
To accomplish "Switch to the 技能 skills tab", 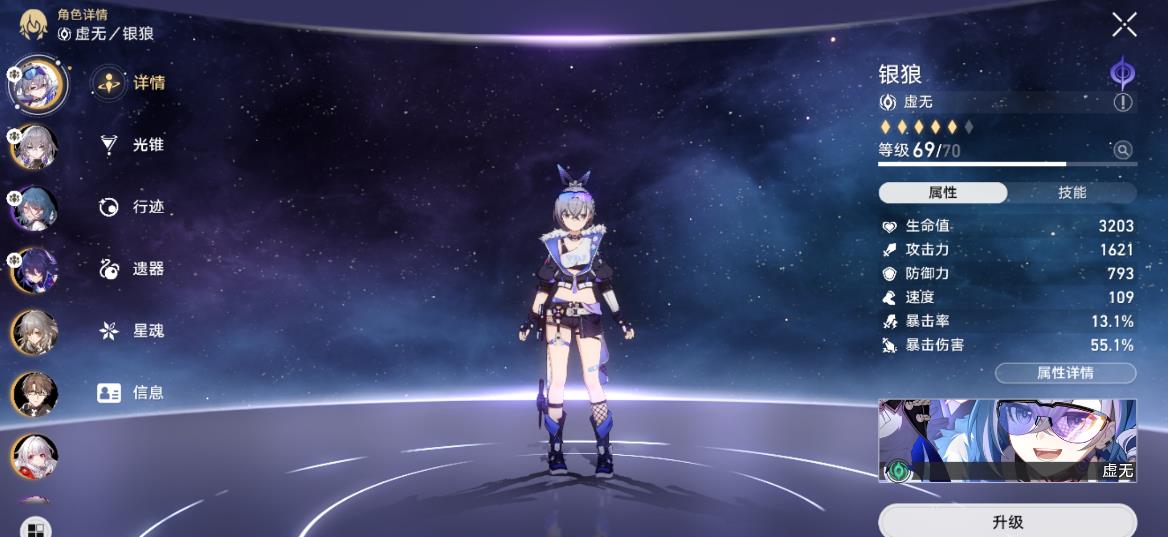I will [1072, 193].
